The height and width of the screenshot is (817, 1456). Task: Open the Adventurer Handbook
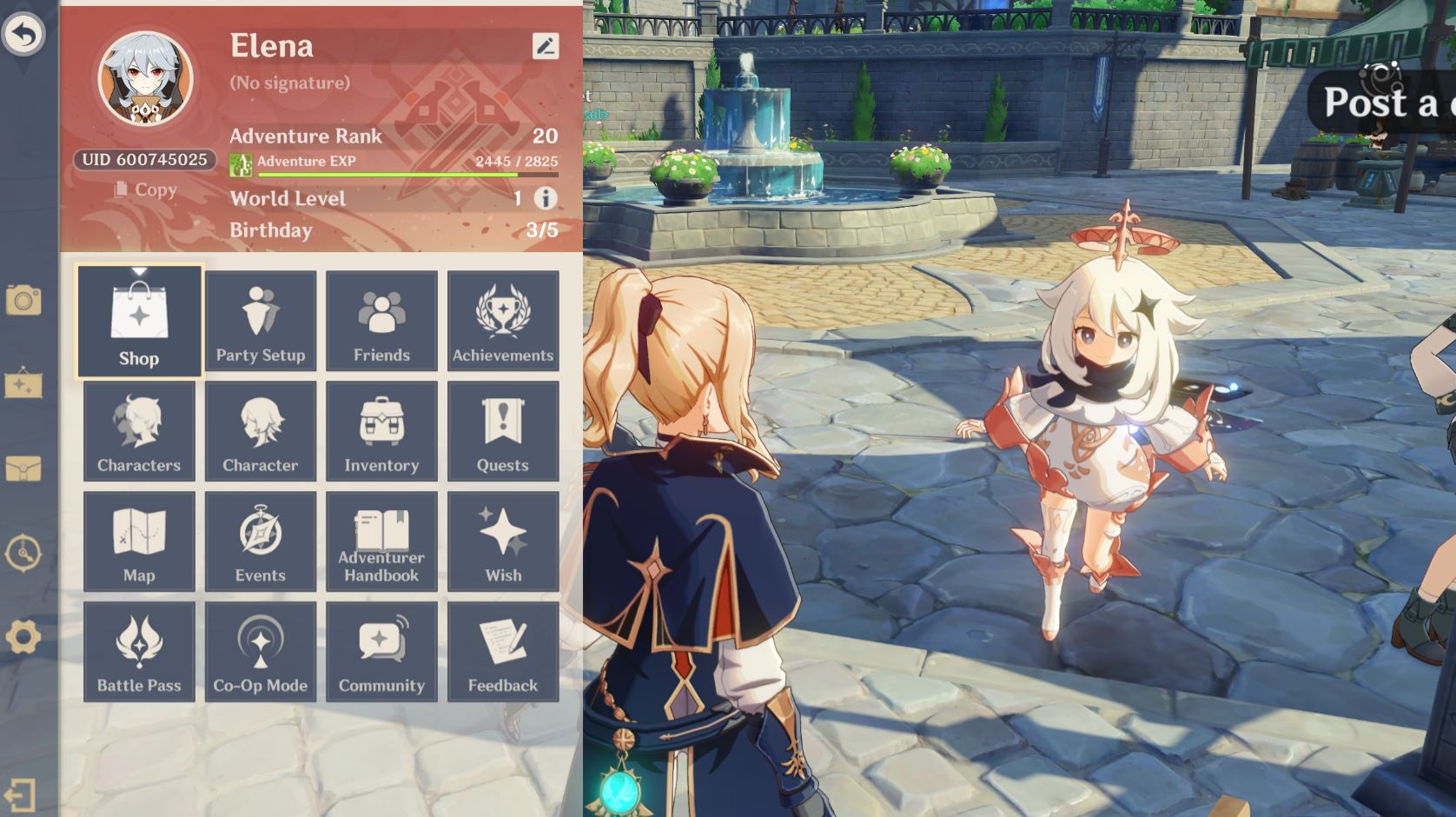(x=381, y=541)
